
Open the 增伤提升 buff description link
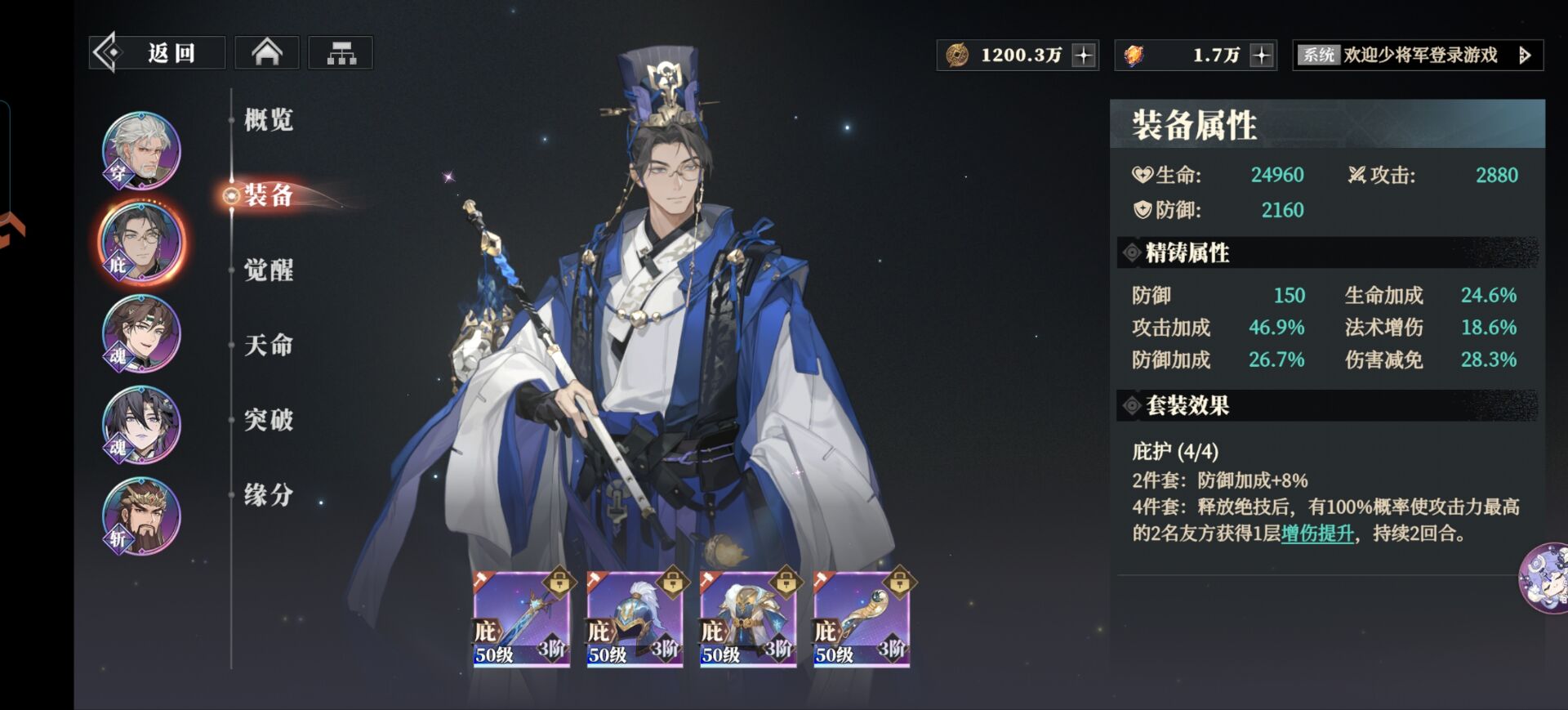tap(1317, 534)
